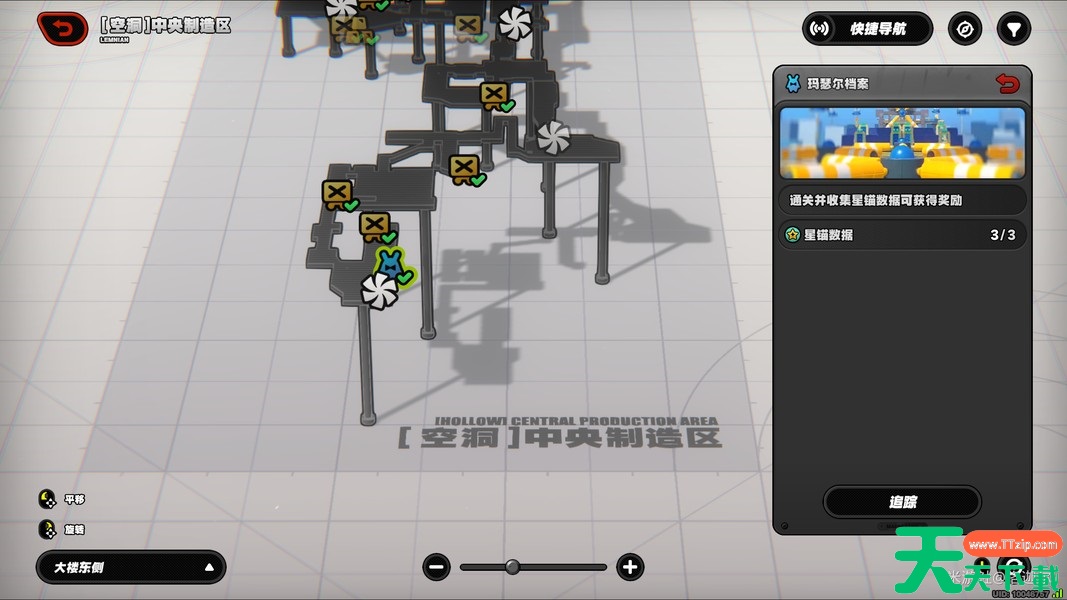Zoom in the map with plus button
The image size is (1067, 600).
629,567
